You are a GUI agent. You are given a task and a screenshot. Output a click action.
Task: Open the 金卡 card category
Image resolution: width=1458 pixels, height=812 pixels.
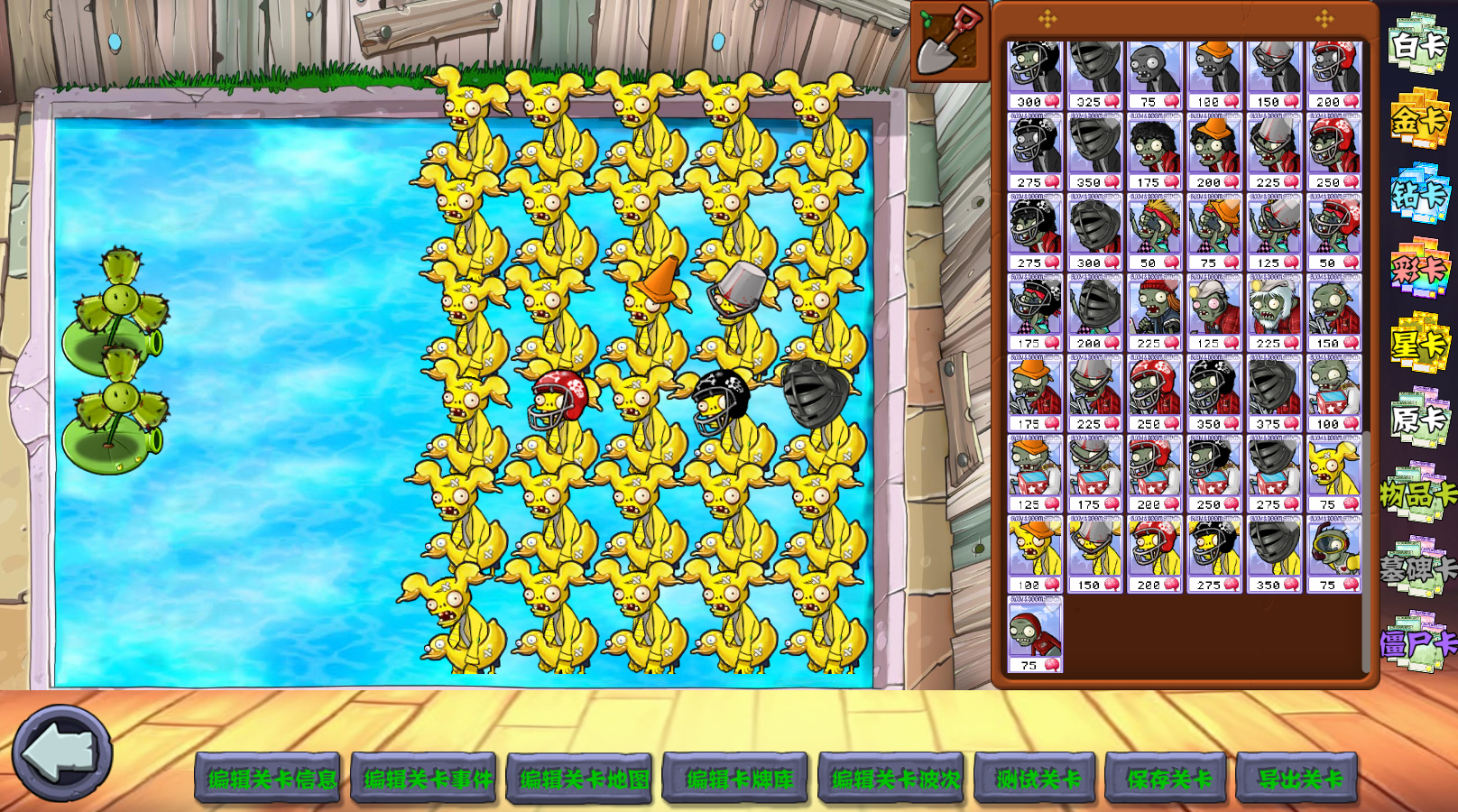[x=1418, y=119]
